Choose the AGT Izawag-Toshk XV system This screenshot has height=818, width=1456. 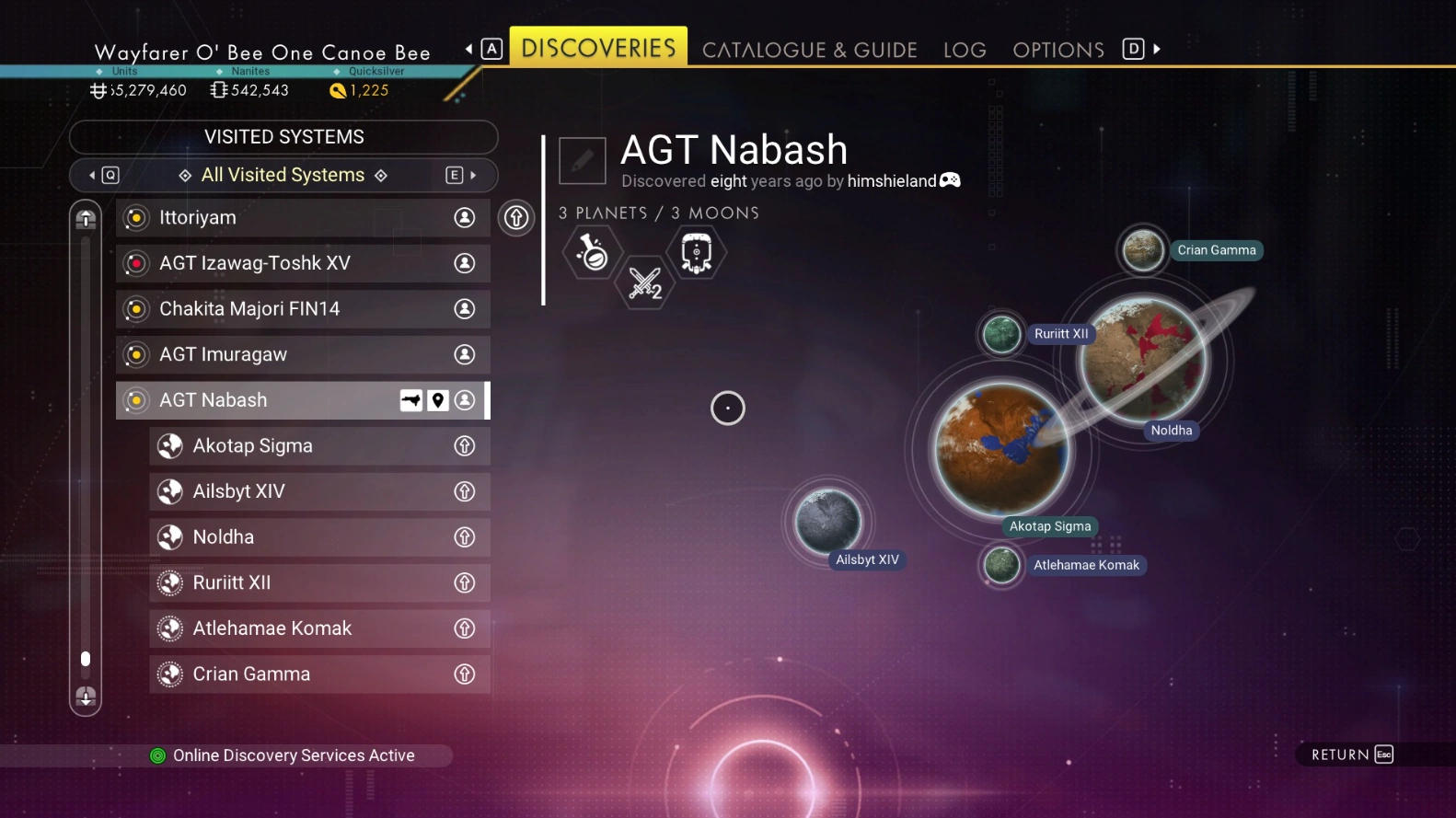coord(303,263)
